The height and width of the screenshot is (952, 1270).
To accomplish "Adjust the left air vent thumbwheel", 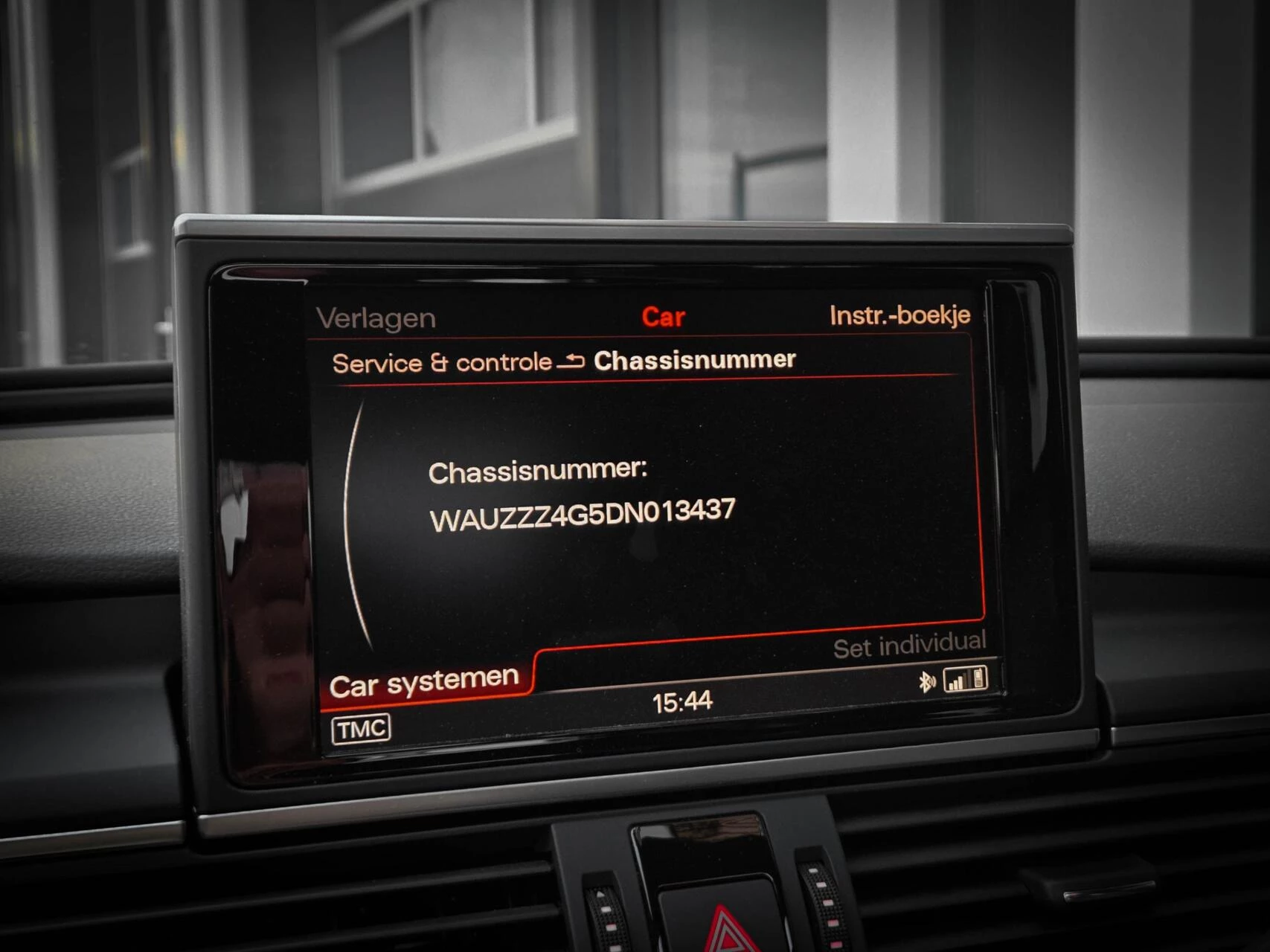I will pos(605,913).
